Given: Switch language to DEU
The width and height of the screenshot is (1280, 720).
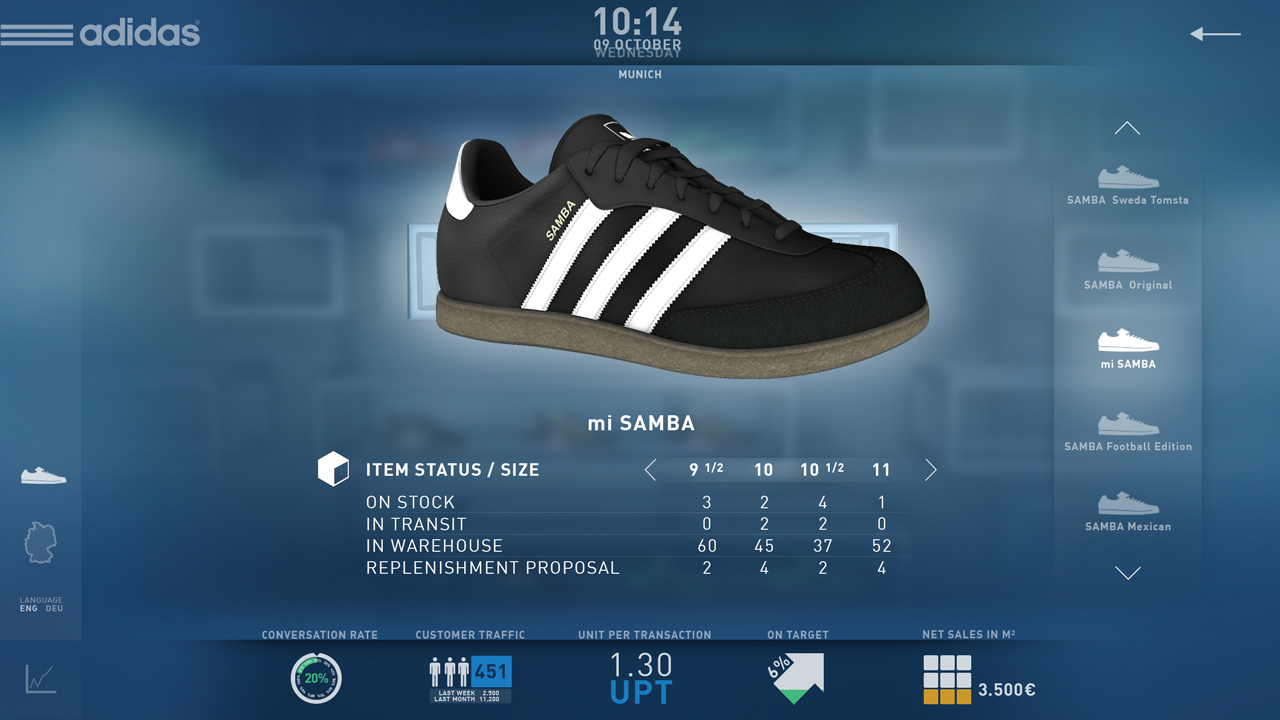Looking at the screenshot, I should tap(54, 608).
